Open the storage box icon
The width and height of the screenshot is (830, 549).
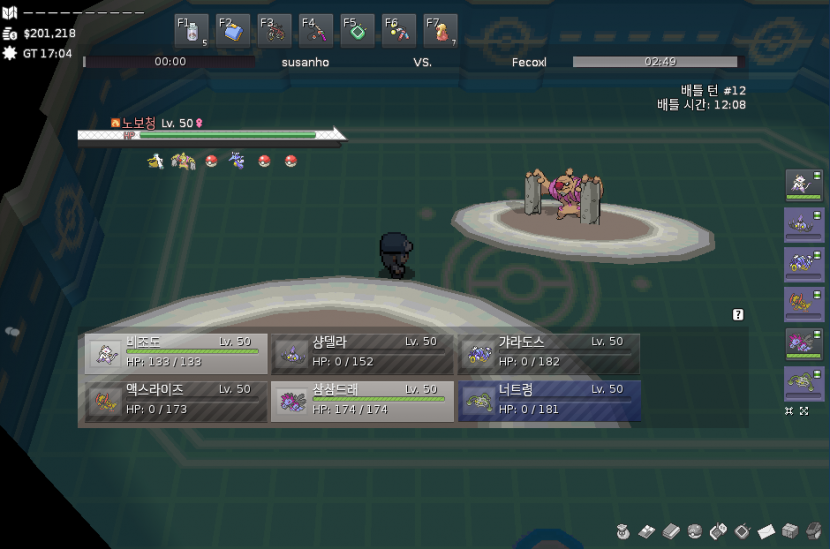[790, 530]
